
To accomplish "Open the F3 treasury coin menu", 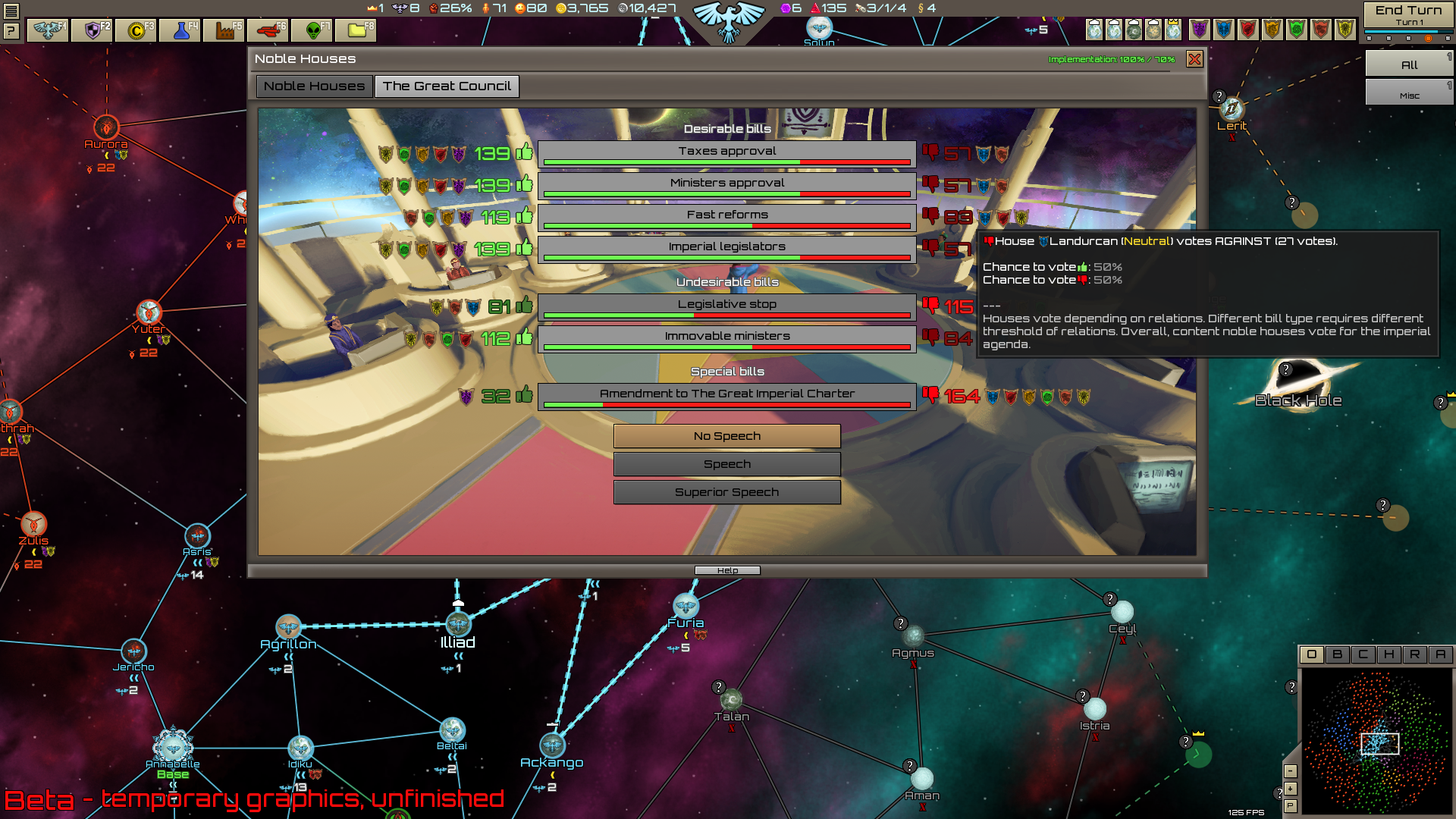I will point(136,31).
